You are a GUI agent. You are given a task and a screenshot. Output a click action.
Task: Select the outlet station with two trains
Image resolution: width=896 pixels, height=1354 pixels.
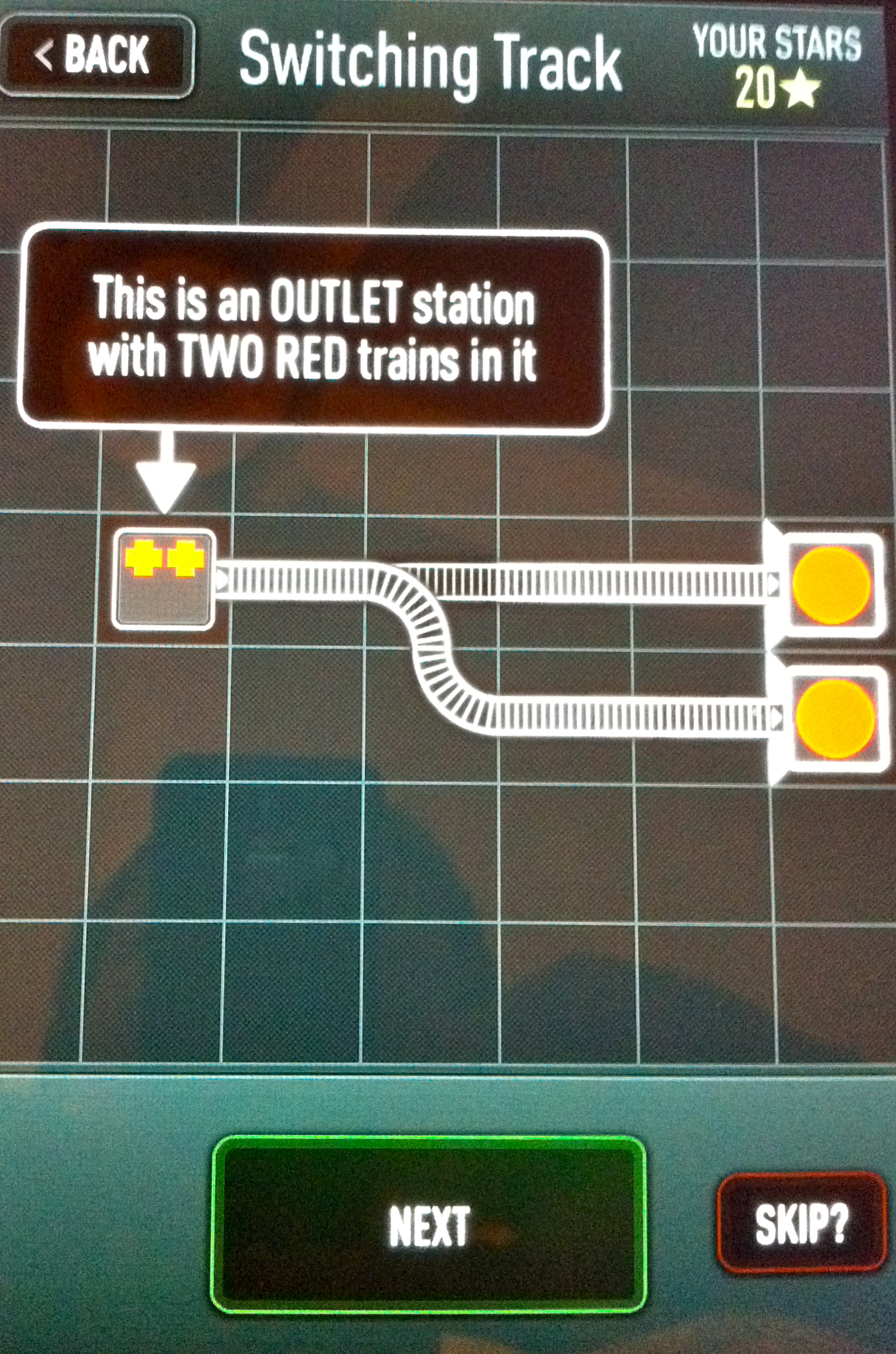[x=163, y=580]
